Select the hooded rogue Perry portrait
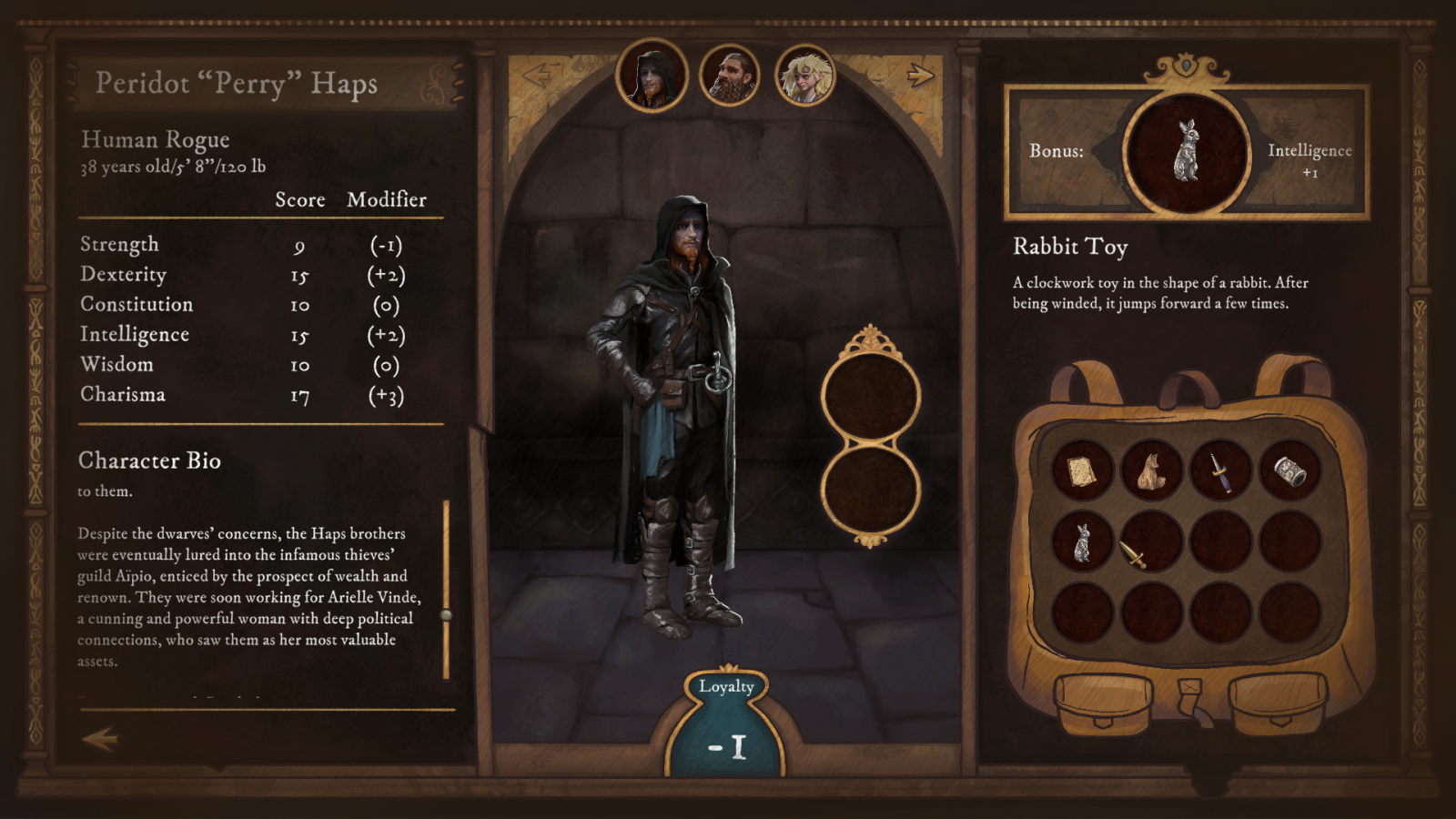 (652, 76)
